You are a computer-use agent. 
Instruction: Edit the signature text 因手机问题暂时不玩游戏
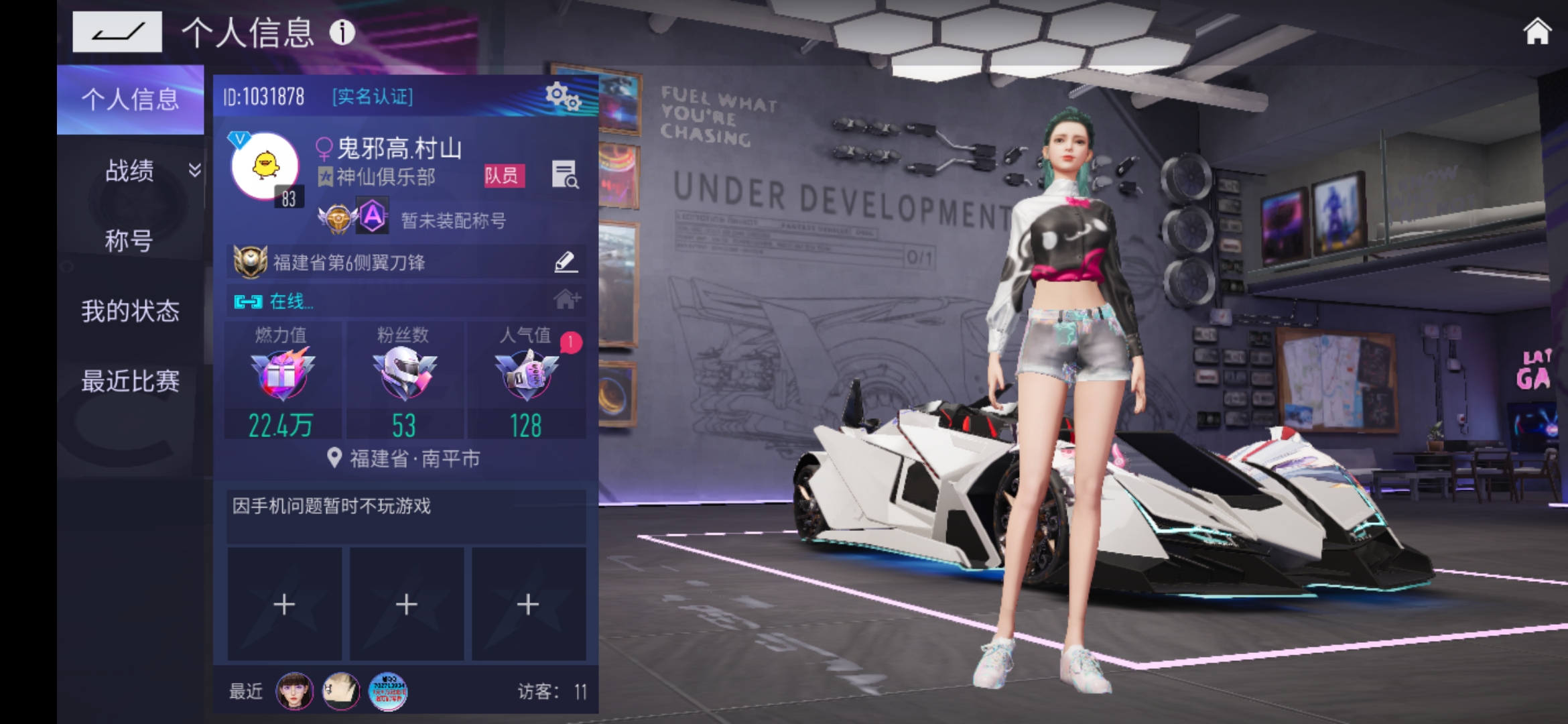coord(405,515)
